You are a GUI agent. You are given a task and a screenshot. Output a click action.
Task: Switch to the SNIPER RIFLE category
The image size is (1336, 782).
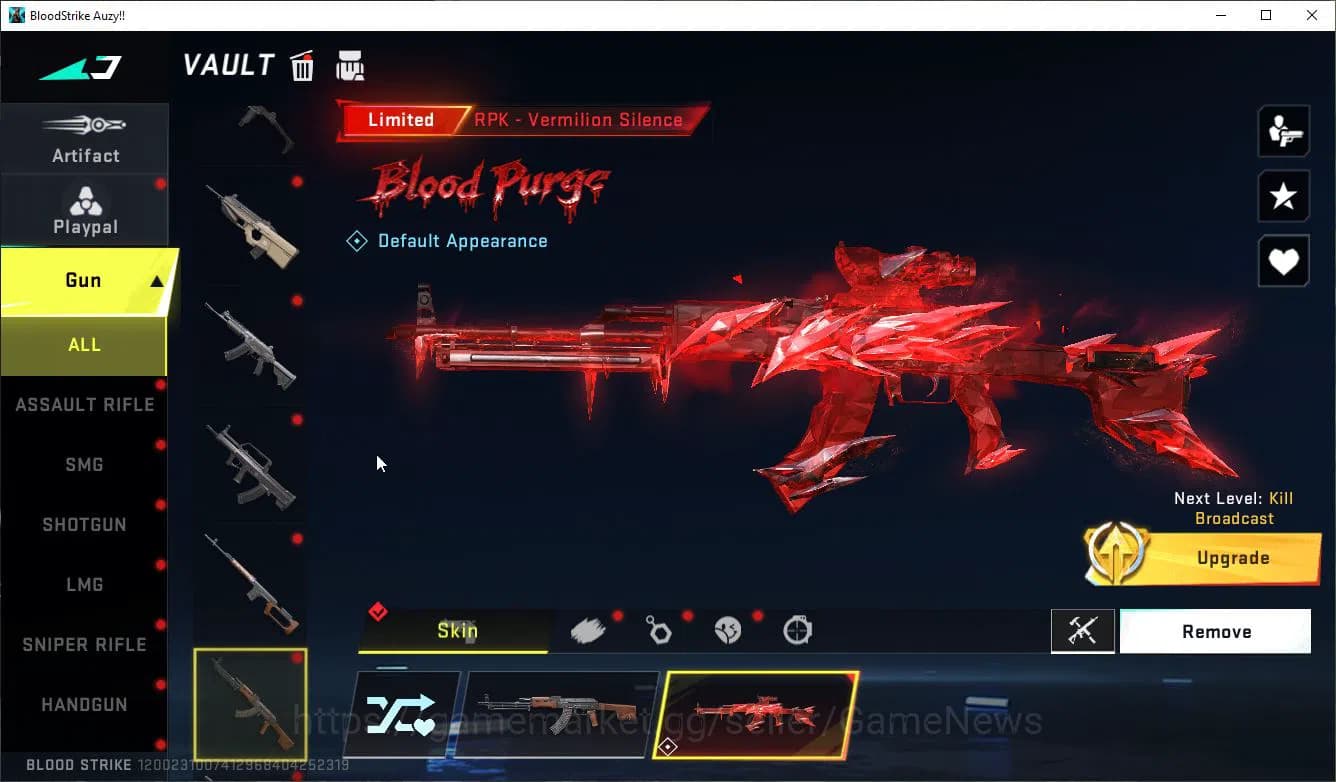coord(84,644)
